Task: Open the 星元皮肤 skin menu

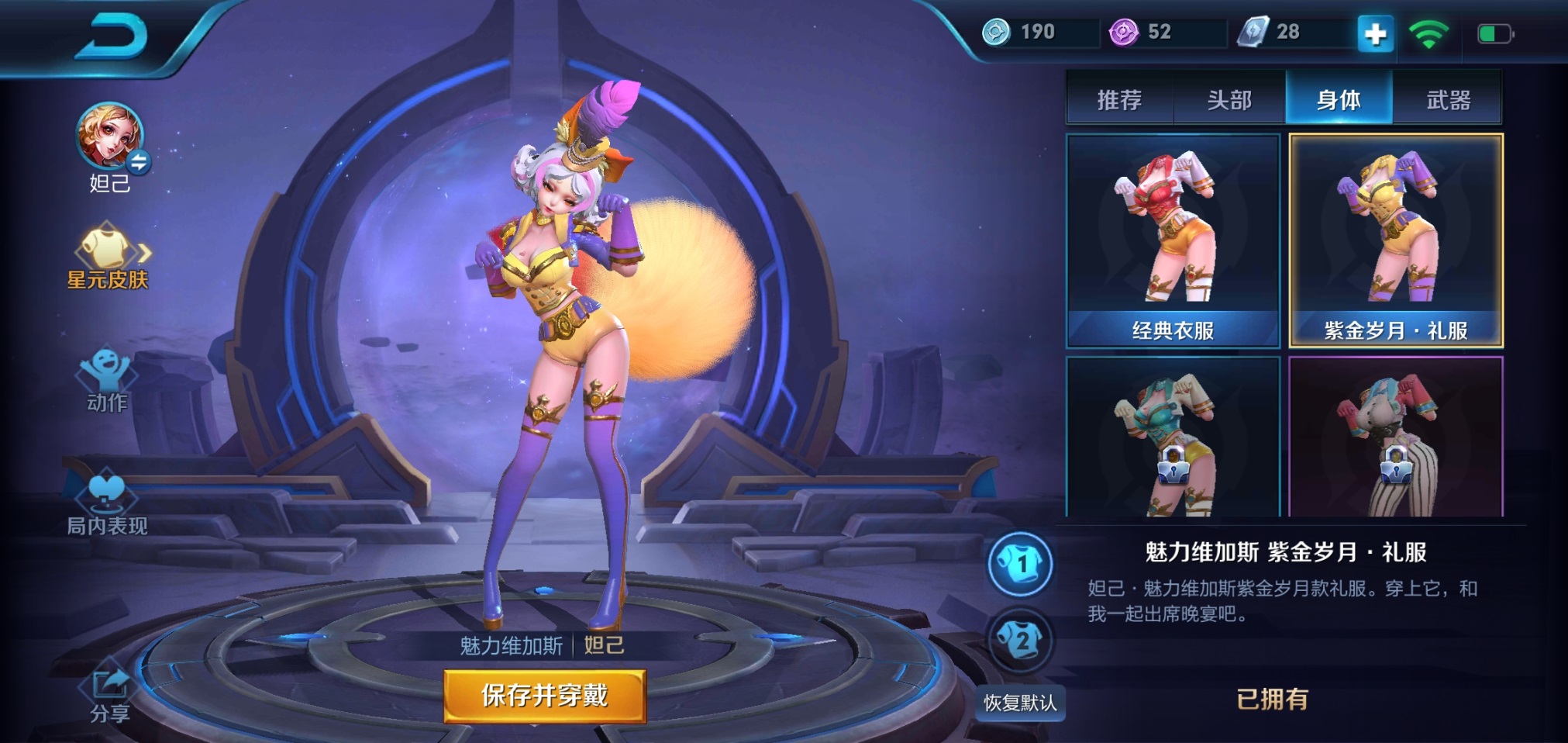Action: pyautogui.click(x=108, y=257)
